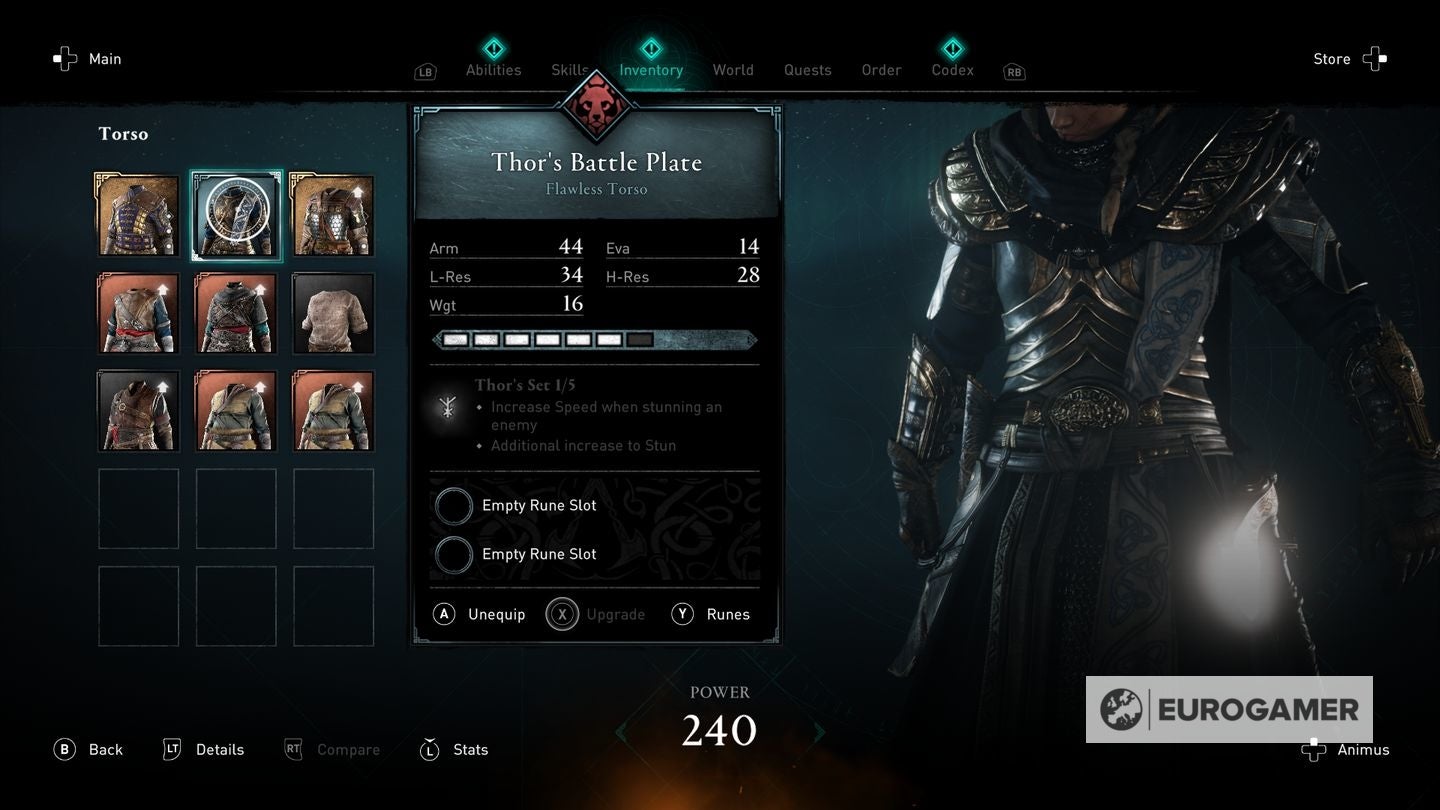Click the right arrow beside Power 240
Screen dimensions: 1440x810
click(818, 732)
